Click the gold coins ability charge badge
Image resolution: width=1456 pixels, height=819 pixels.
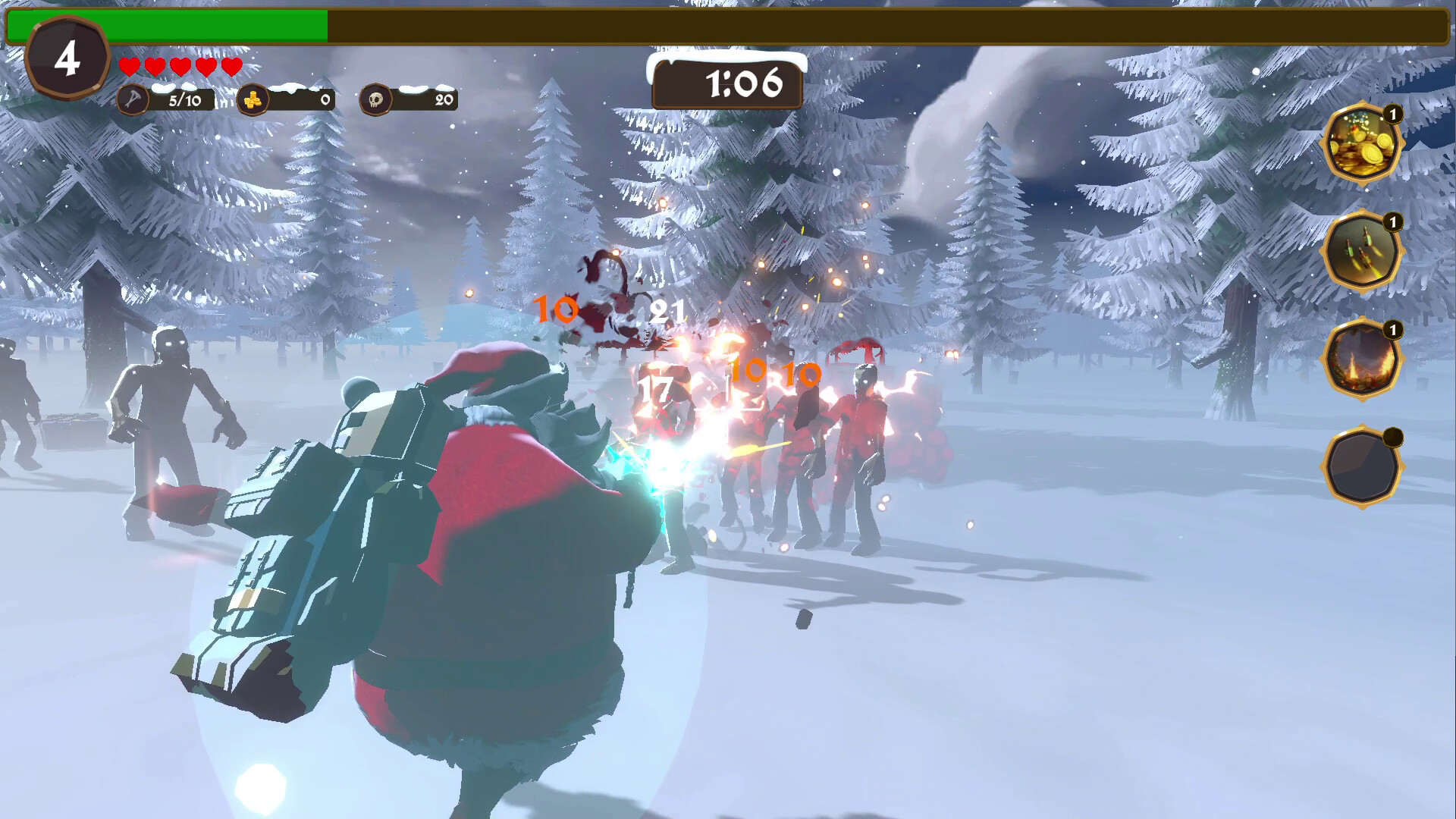(1393, 113)
